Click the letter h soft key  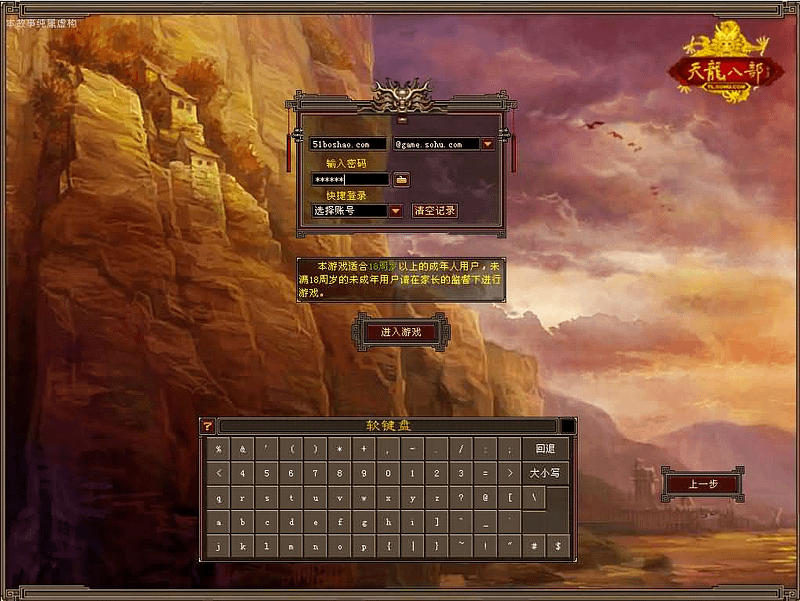[x=388, y=521]
